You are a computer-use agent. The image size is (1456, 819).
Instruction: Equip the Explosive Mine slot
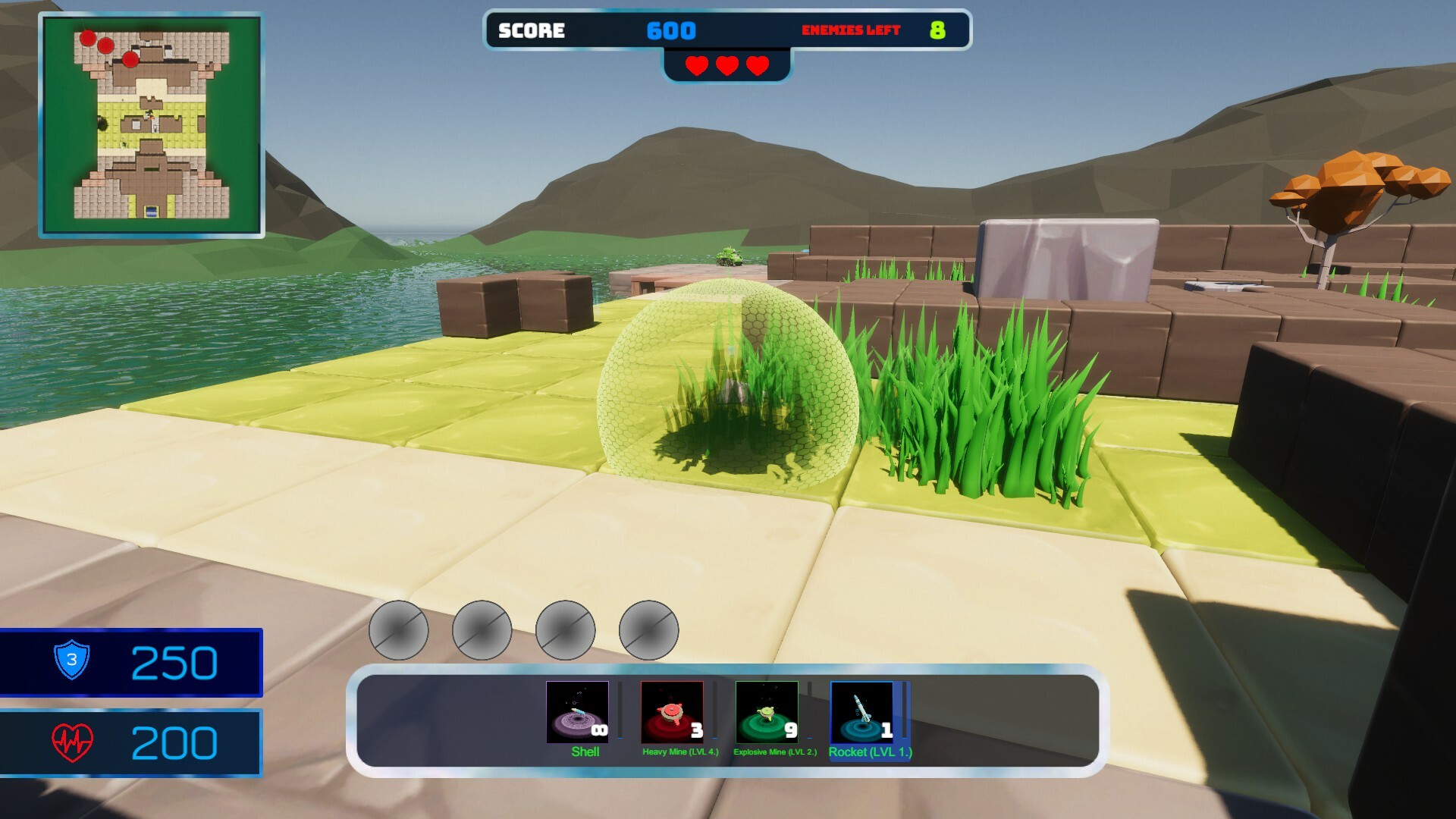pyautogui.click(x=767, y=713)
